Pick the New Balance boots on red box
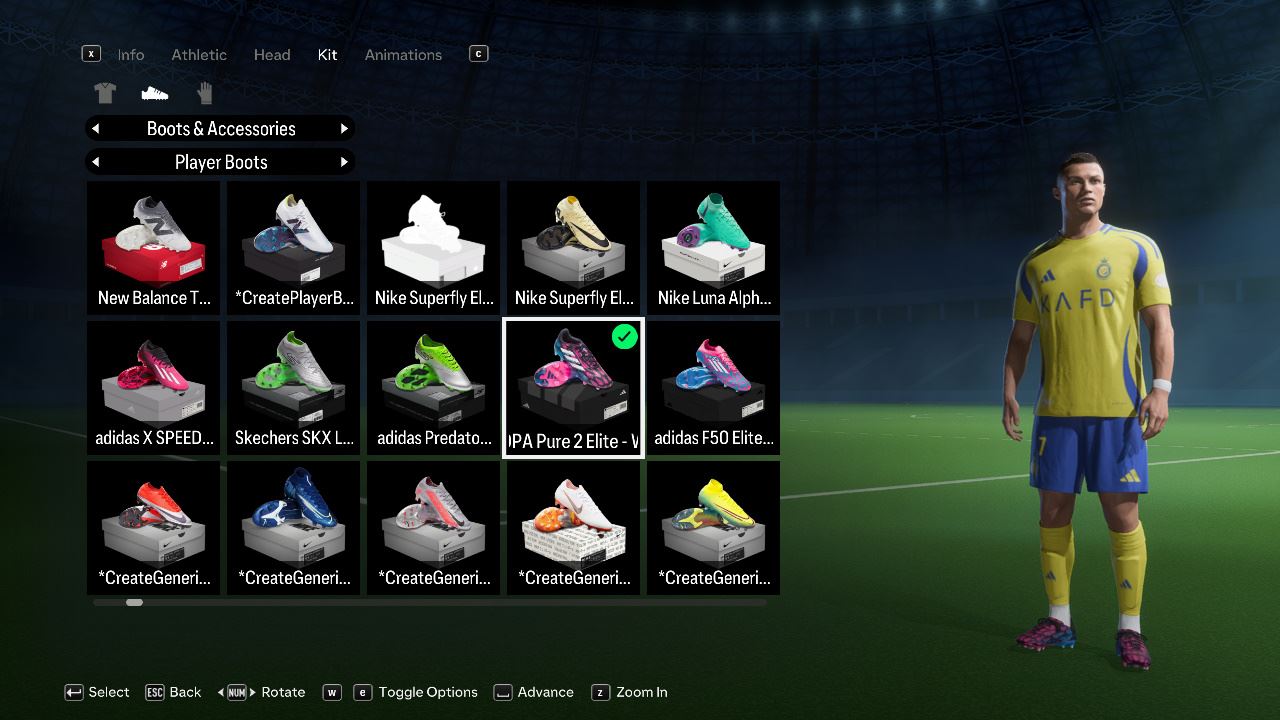 click(x=154, y=248)
